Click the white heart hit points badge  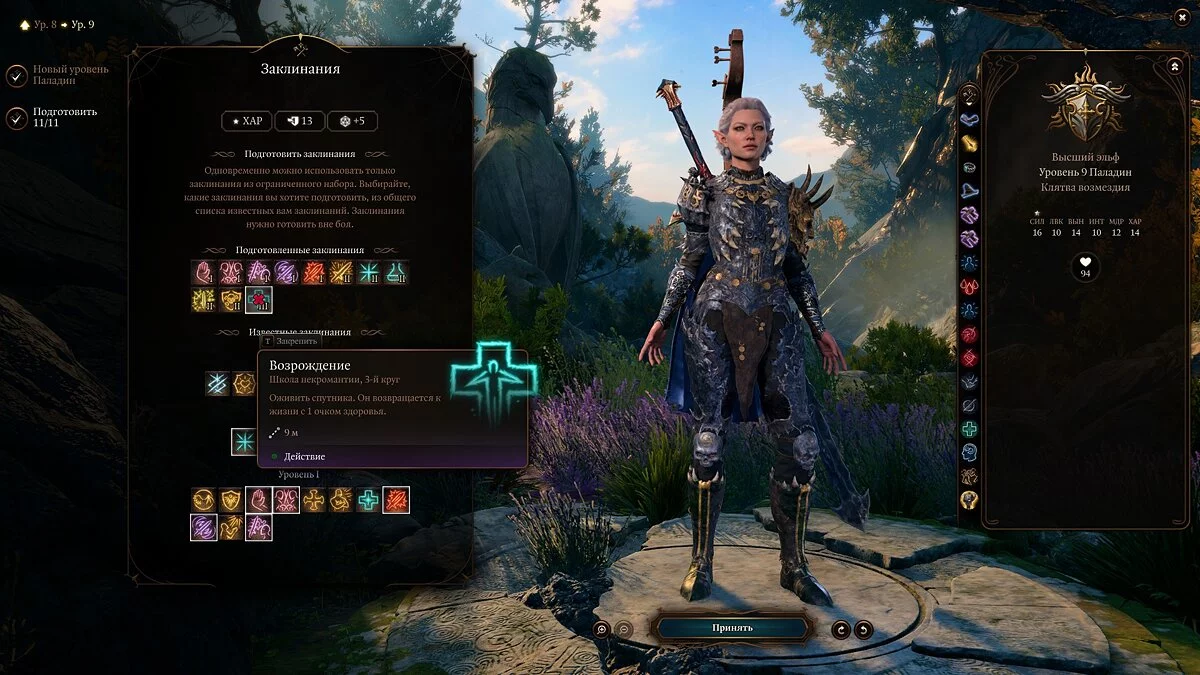tap(1084, 267)
